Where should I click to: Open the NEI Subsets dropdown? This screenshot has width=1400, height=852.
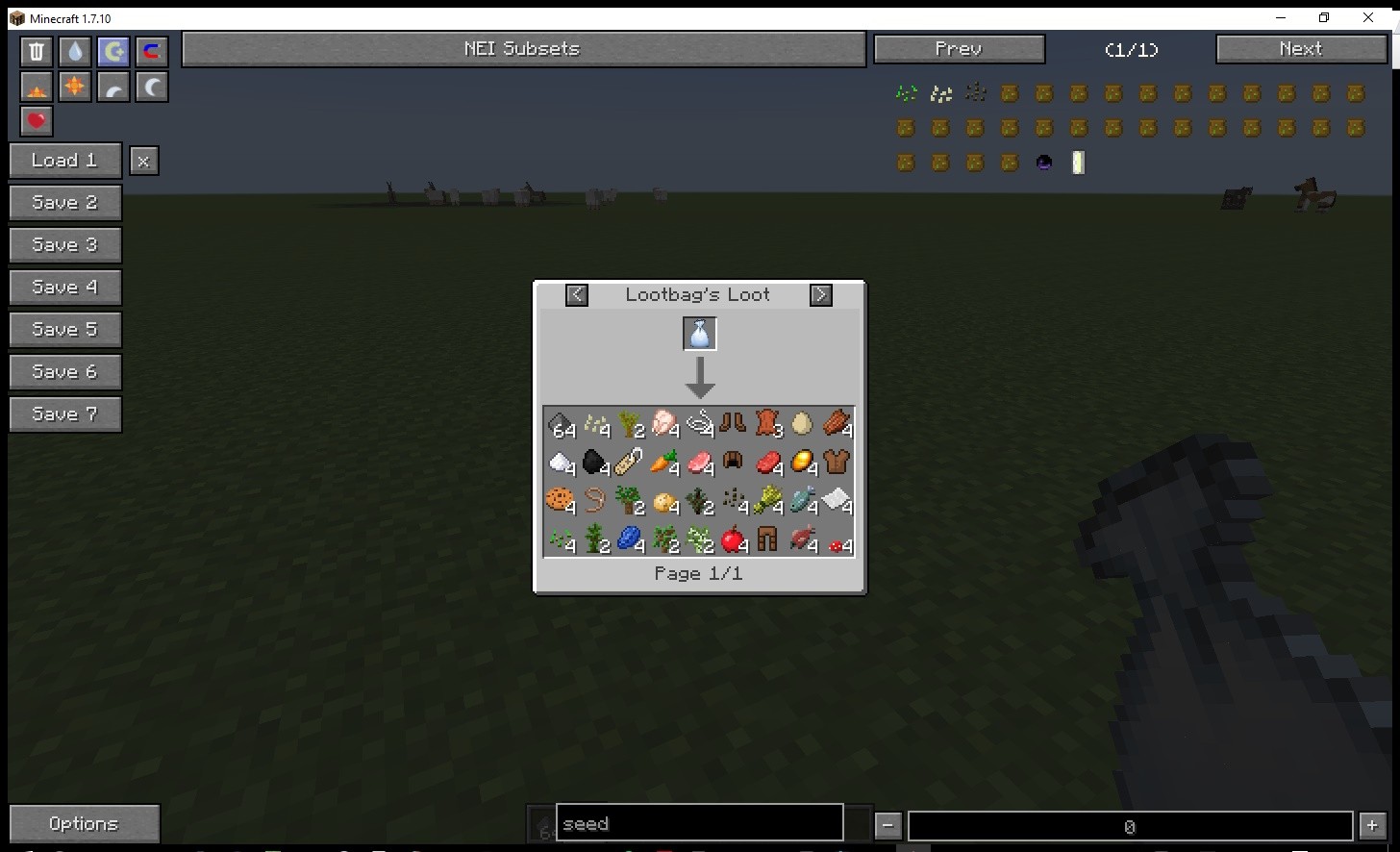click(523, 49)
